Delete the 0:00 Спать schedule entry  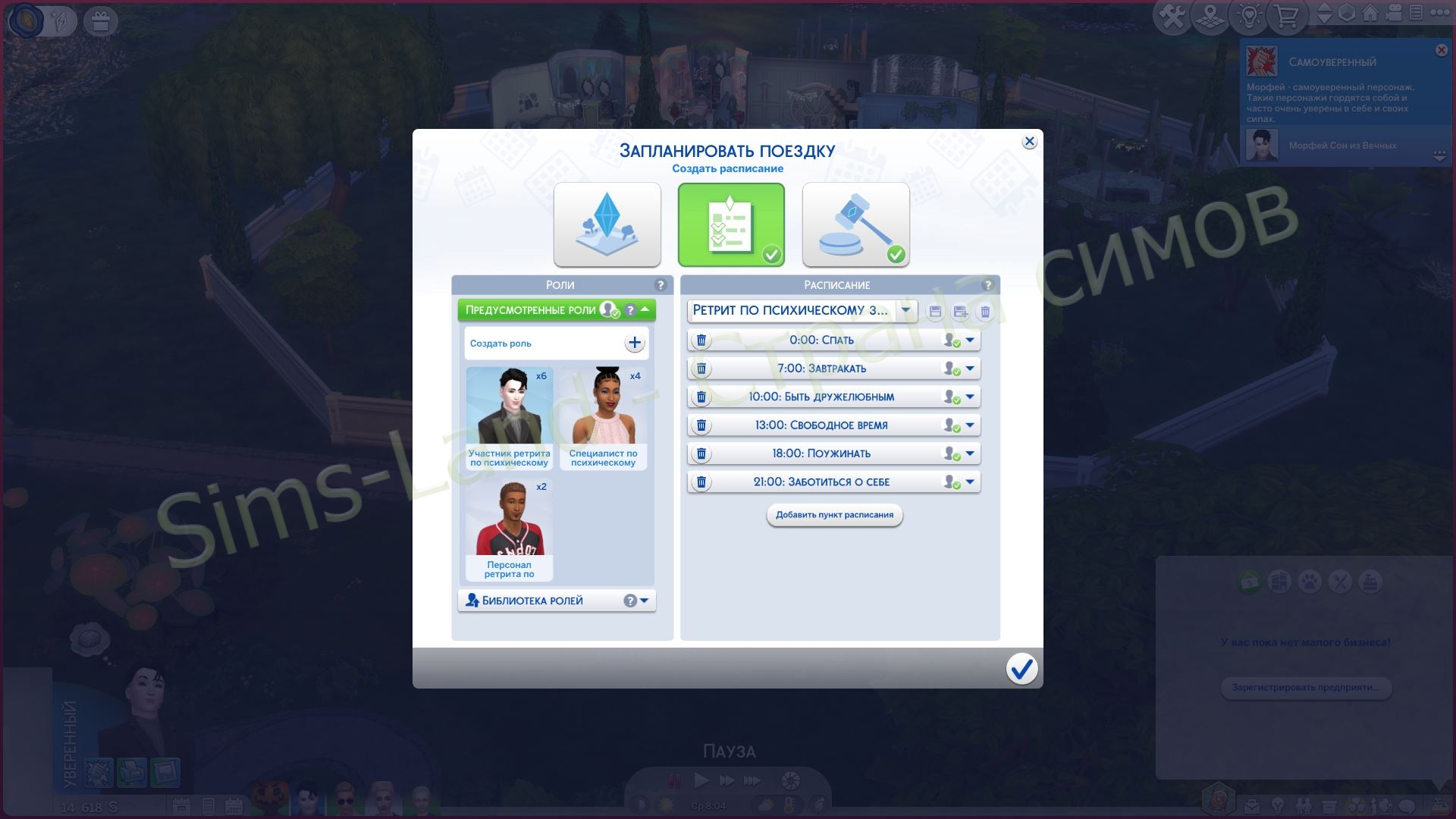pos(702,340)
